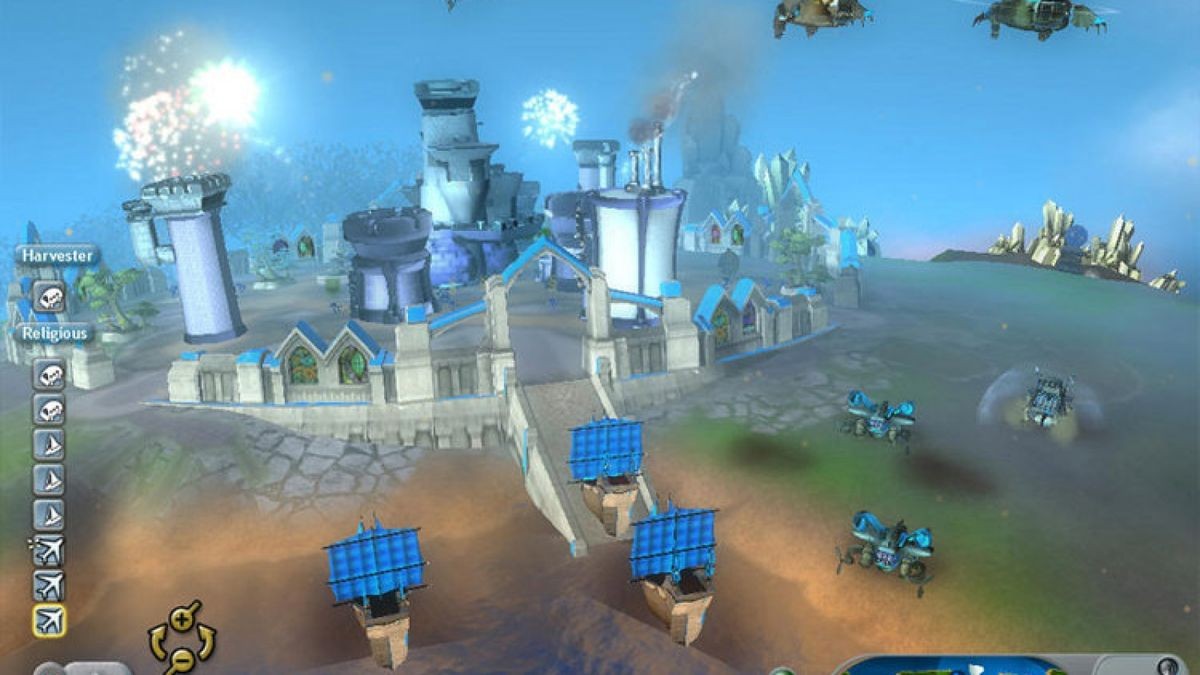Image resolution: width=1200 pixels, height=675 pixels.
Task: Click the Harvester group label
Action: pyautogui.click(x=57, y=256)
